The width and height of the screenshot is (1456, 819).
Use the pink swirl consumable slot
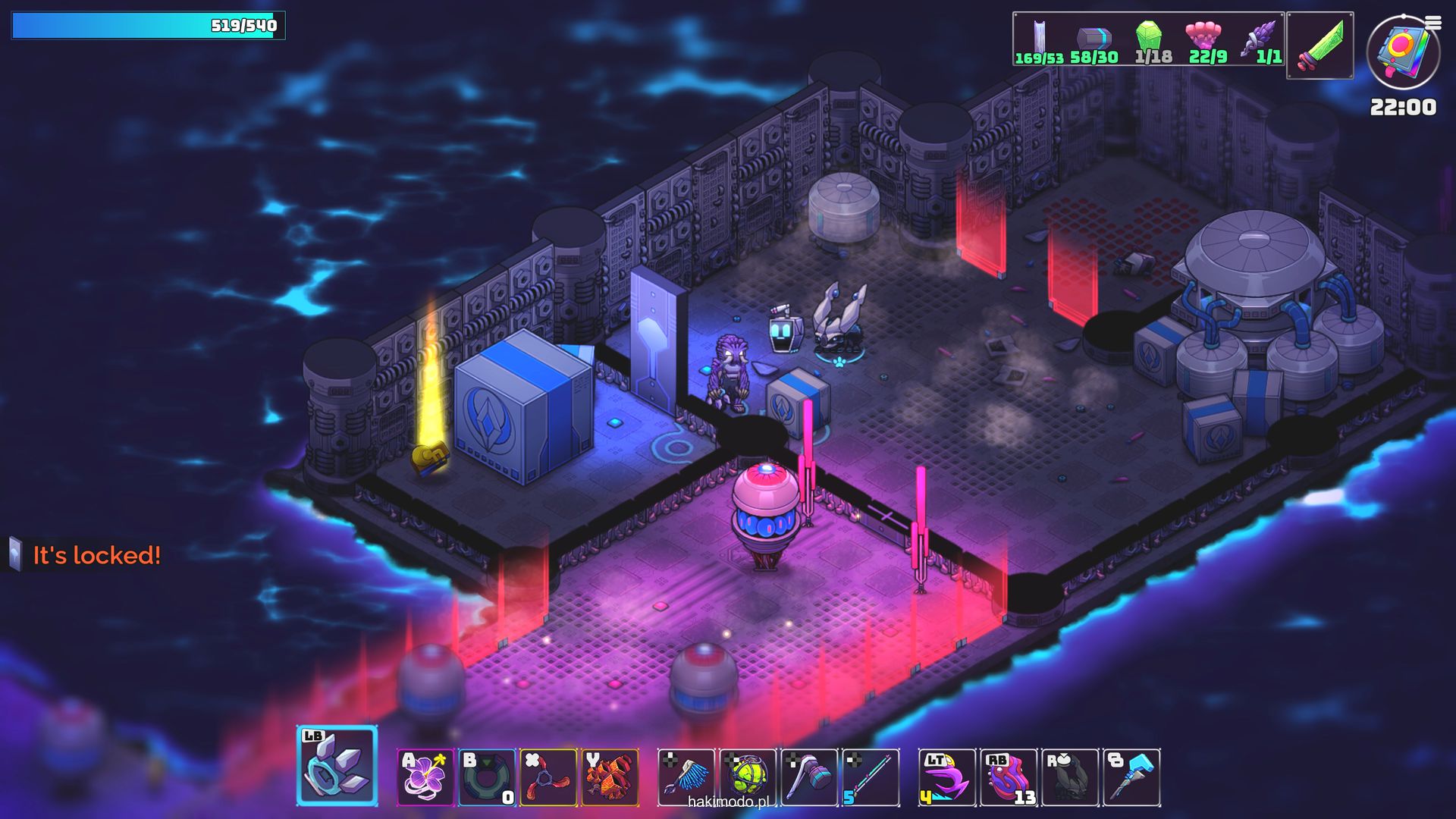tap(1009, 777)
